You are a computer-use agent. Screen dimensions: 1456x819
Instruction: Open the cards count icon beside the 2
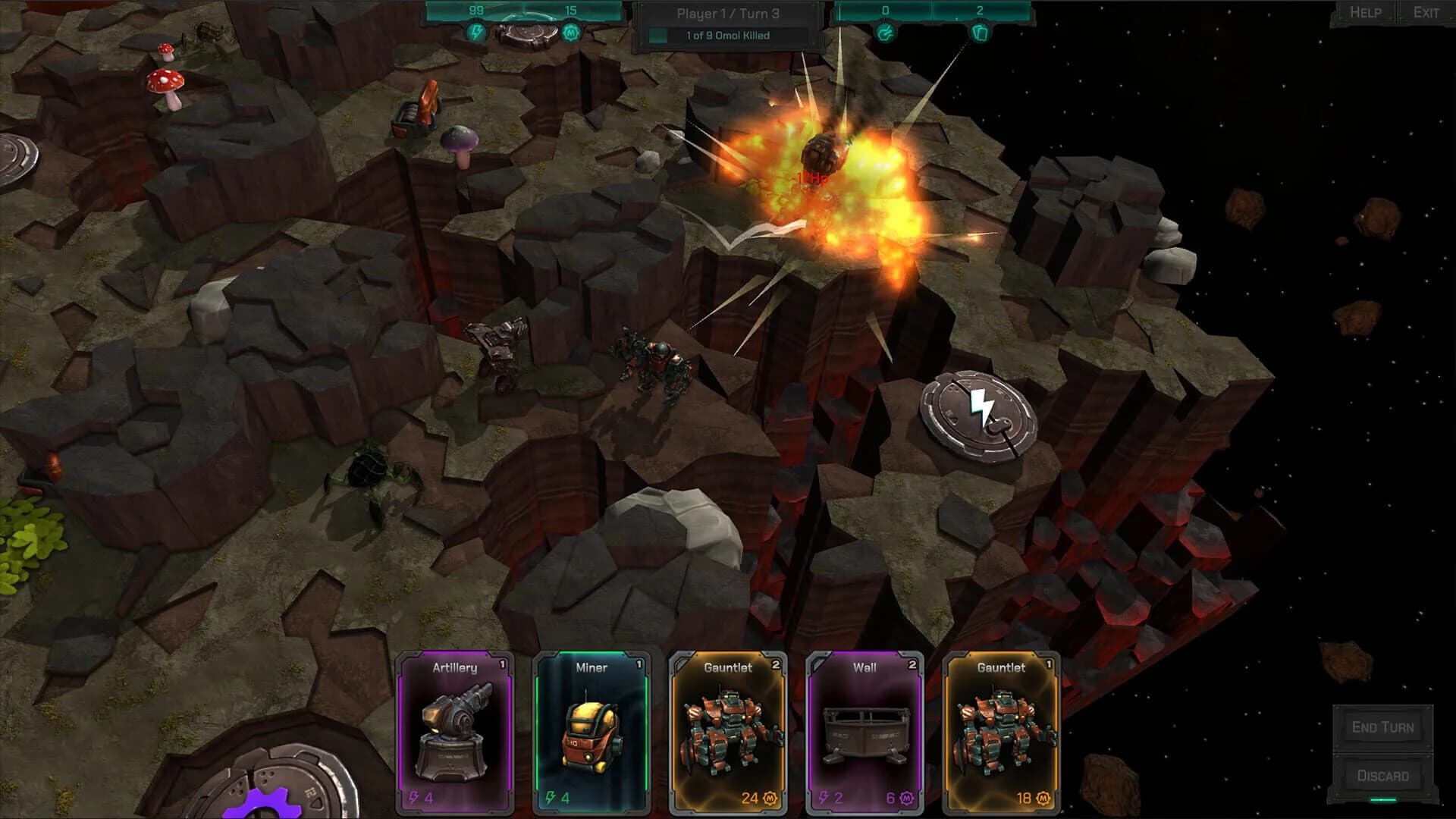coord(981,32)
